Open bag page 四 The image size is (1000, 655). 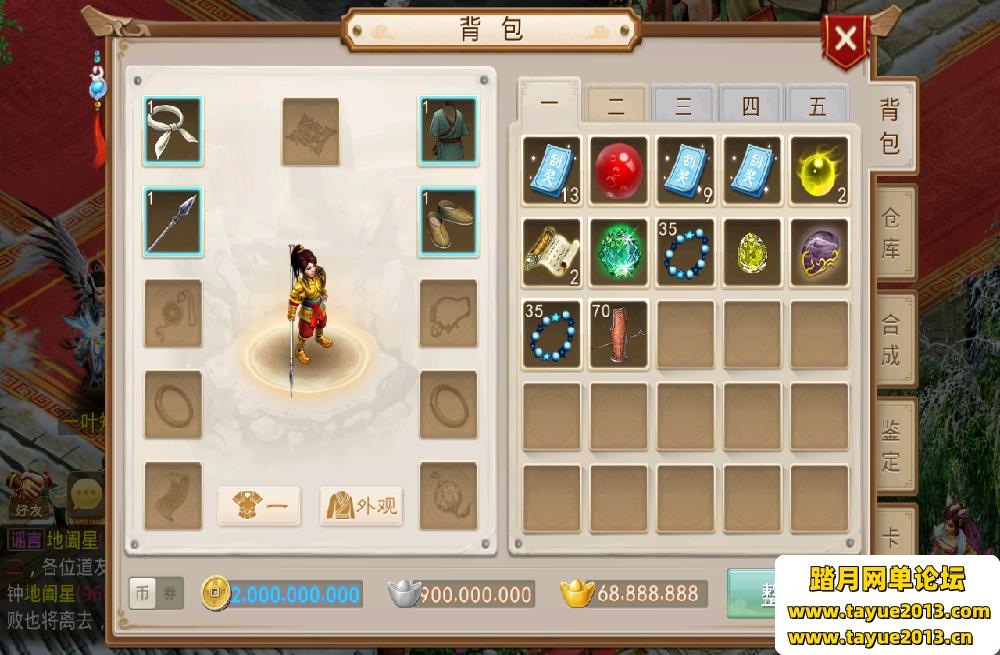coord(751,105)
